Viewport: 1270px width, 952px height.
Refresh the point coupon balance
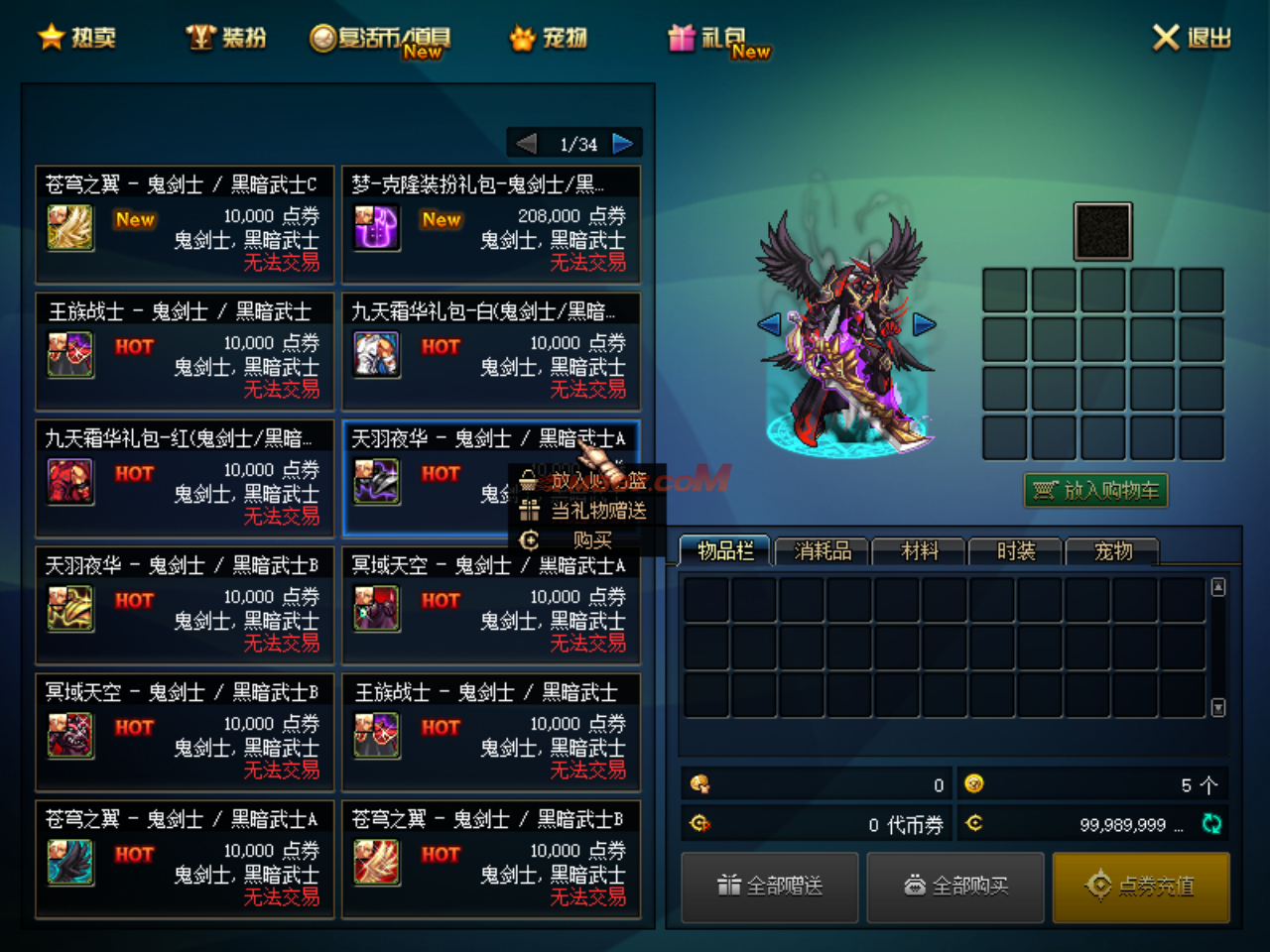(1211, 823)
